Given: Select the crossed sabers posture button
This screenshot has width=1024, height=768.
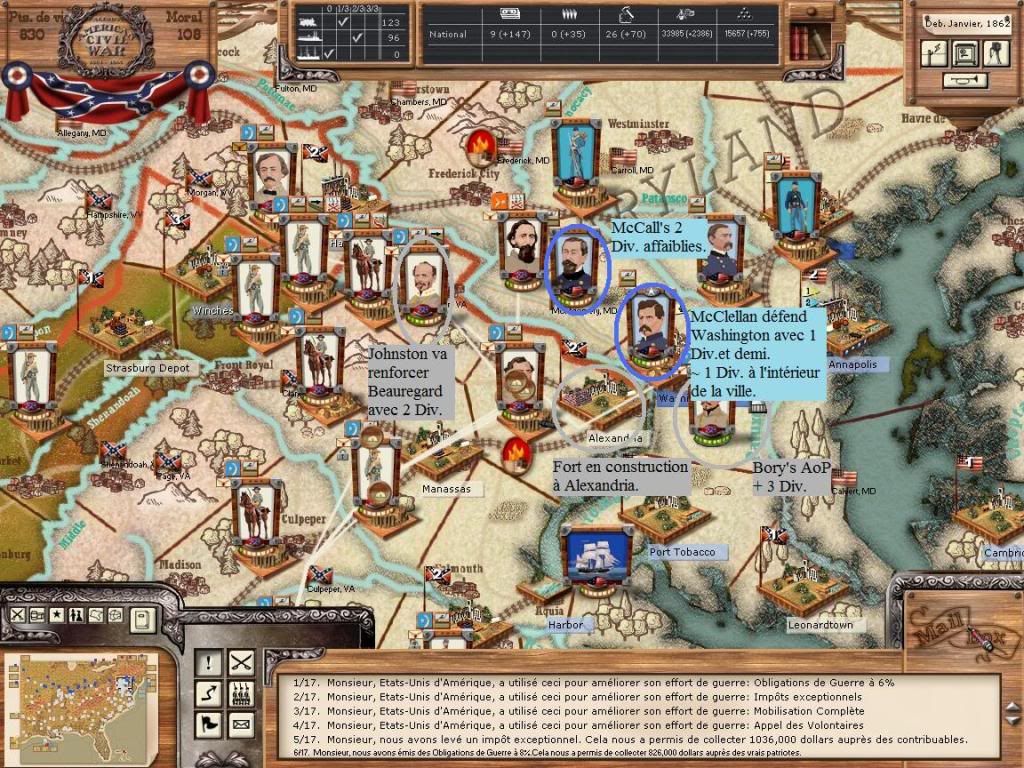Looking at the screenshot, I should pos(240,662).
